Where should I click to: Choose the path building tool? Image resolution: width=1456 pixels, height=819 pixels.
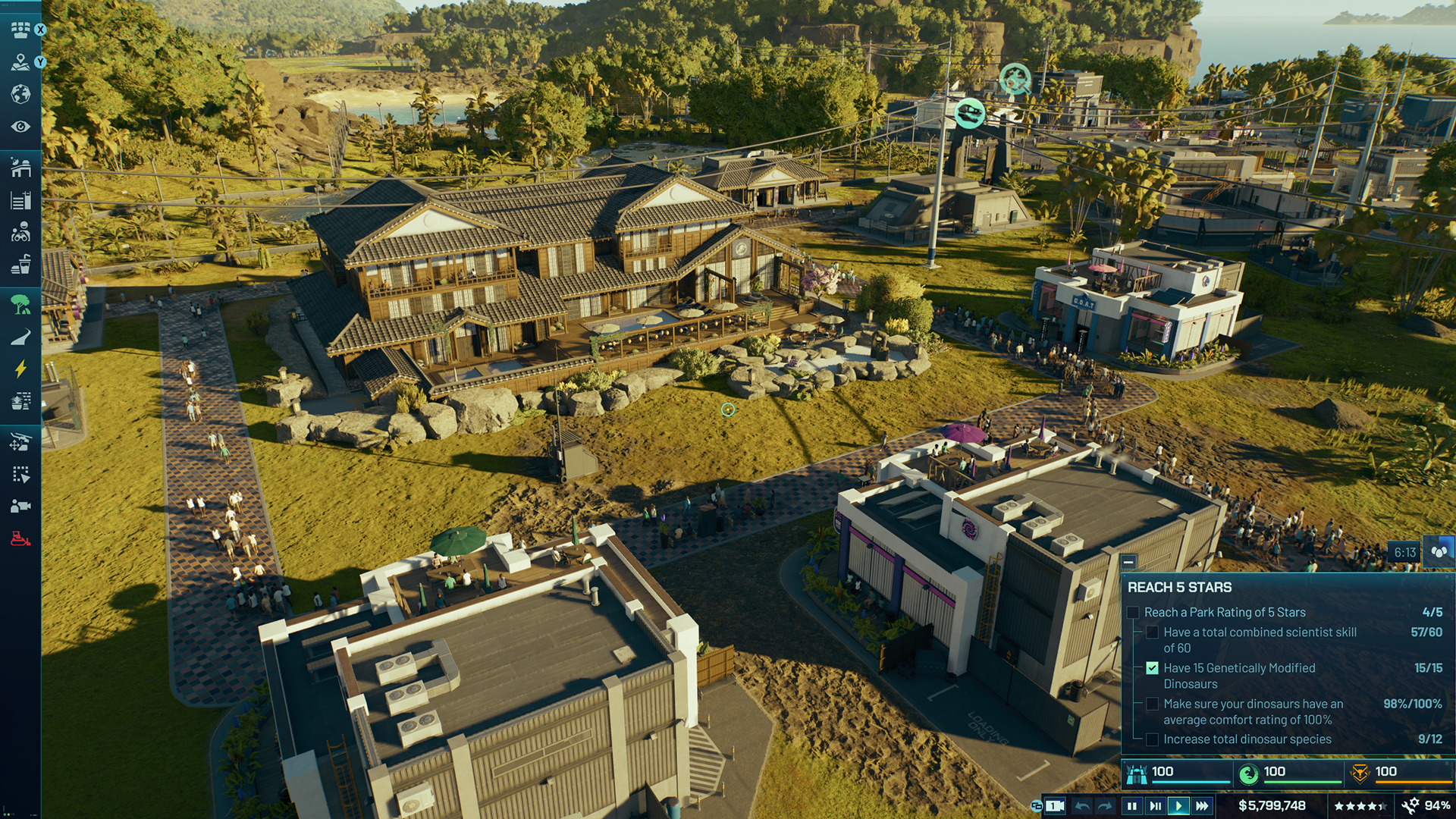coord(20,337)
